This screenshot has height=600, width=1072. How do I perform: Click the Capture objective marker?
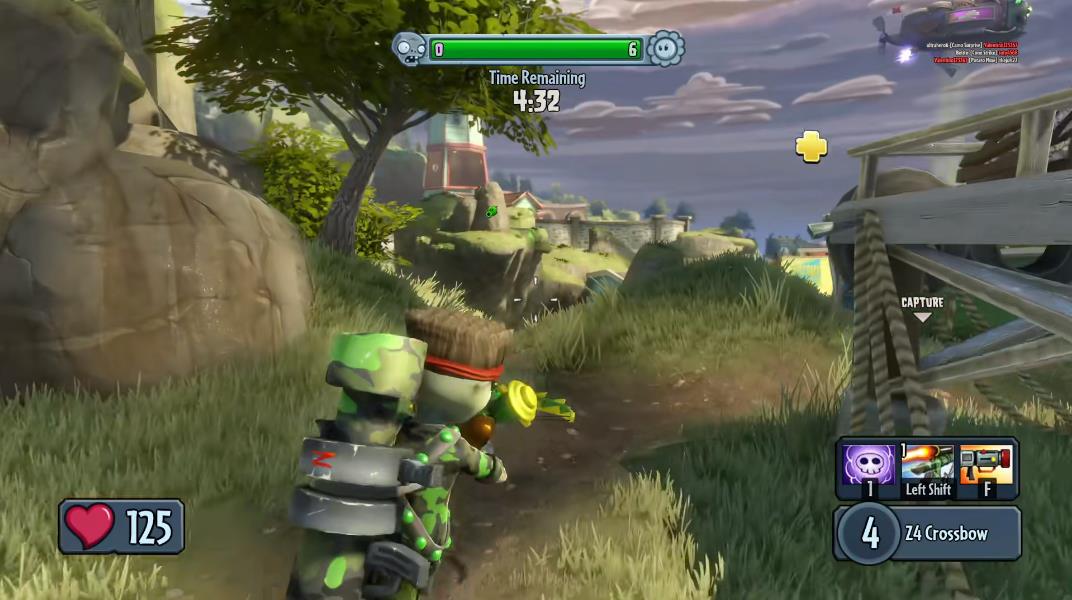922,308
